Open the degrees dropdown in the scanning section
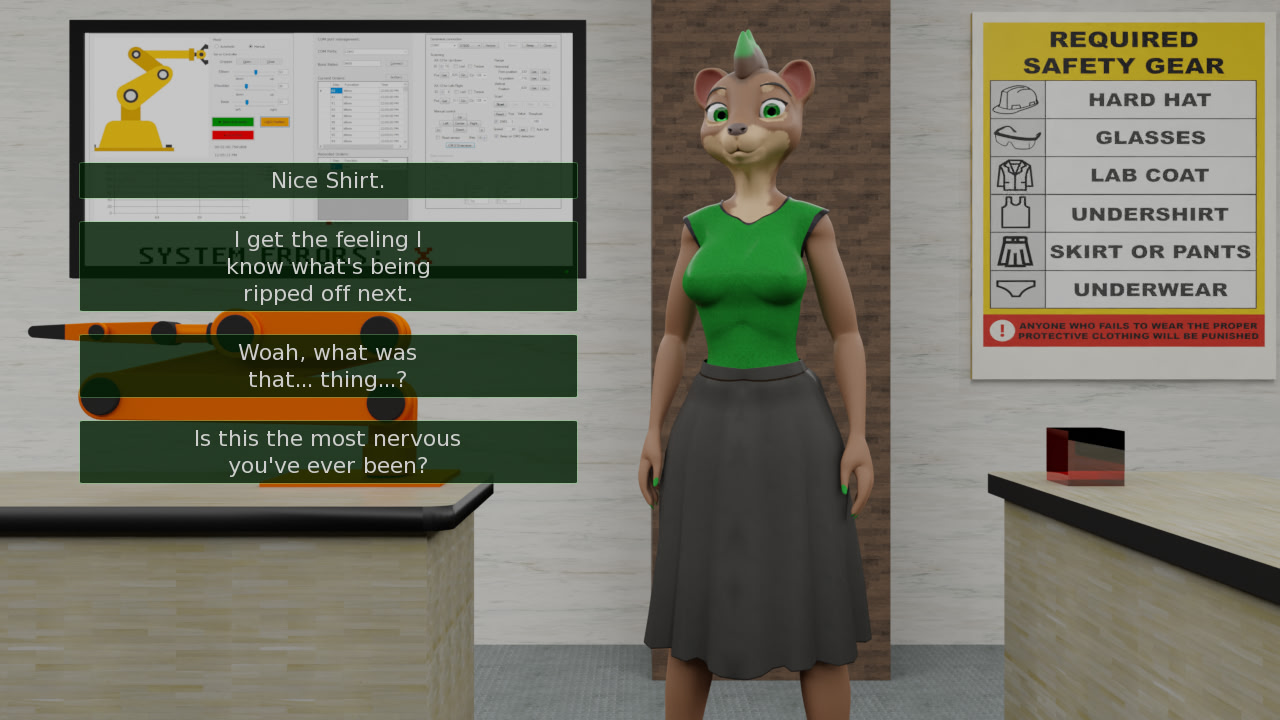Screen dimensions: 1280x720 click(484, 75)
